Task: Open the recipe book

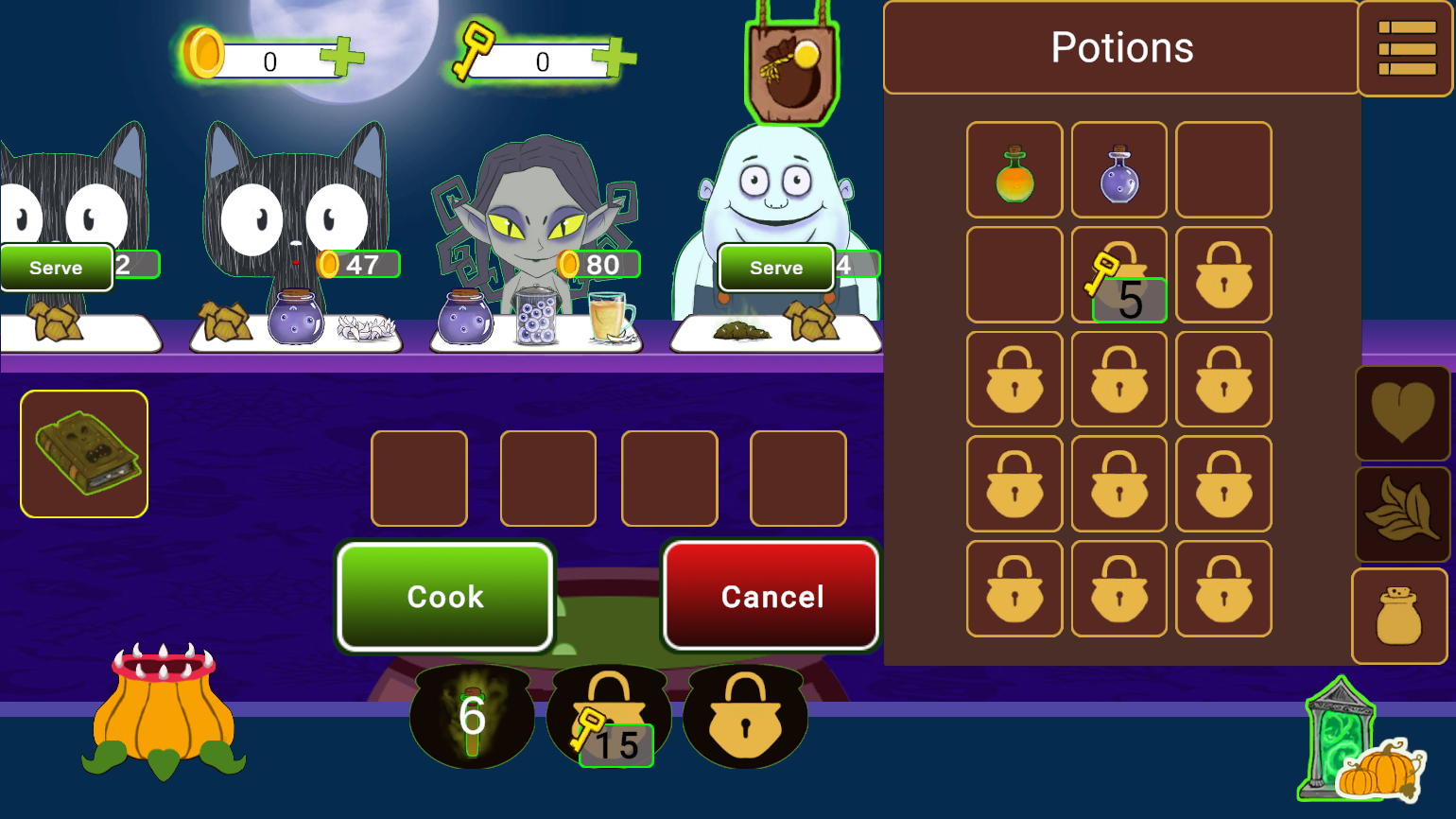Action: click(x=83, y=453)
